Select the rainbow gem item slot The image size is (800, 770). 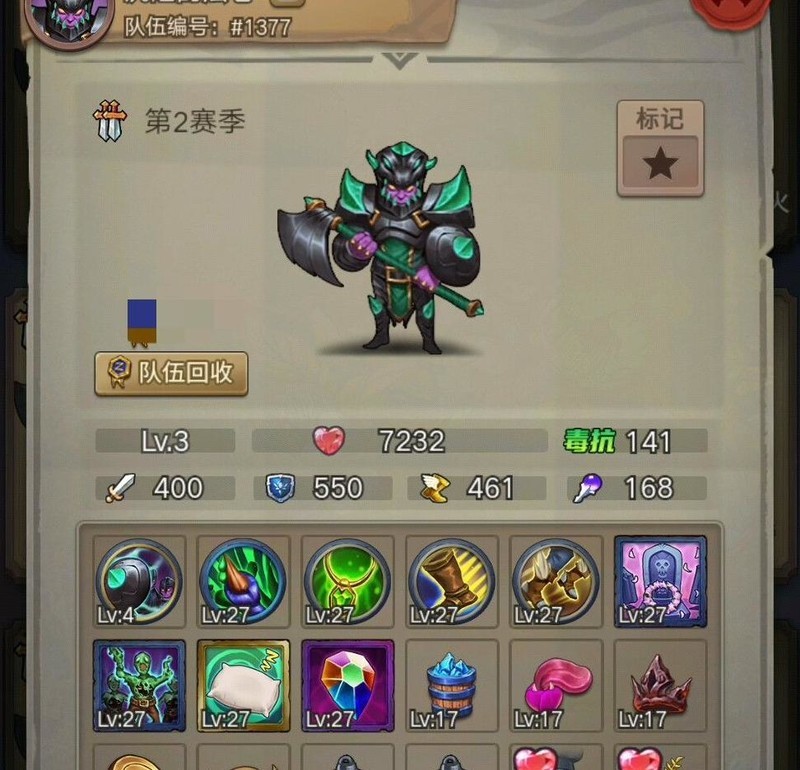click(x=347, y=686)
